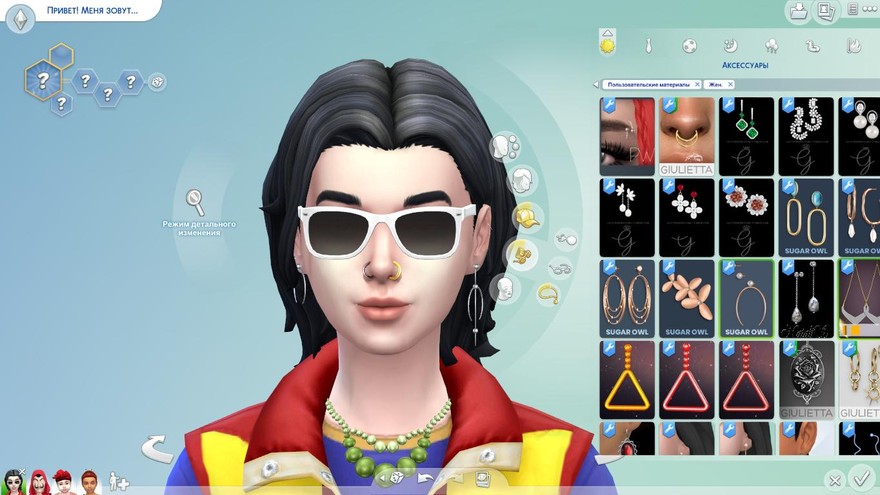Open the Sim name field "Привет! Меня зовут..."
The height and width of the screenshot is (495, 880).
pyautogui.click(x=92, y=11)
